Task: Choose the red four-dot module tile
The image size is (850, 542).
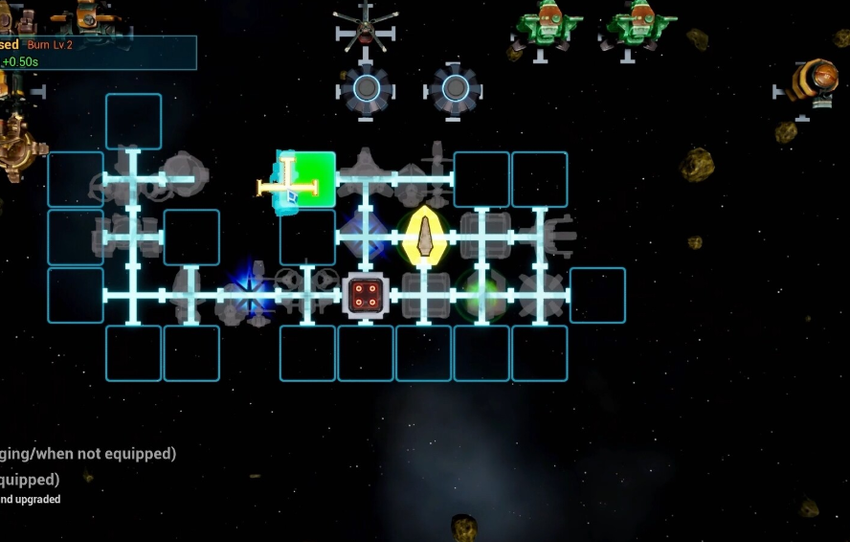Action: click(x=366, y=295)
